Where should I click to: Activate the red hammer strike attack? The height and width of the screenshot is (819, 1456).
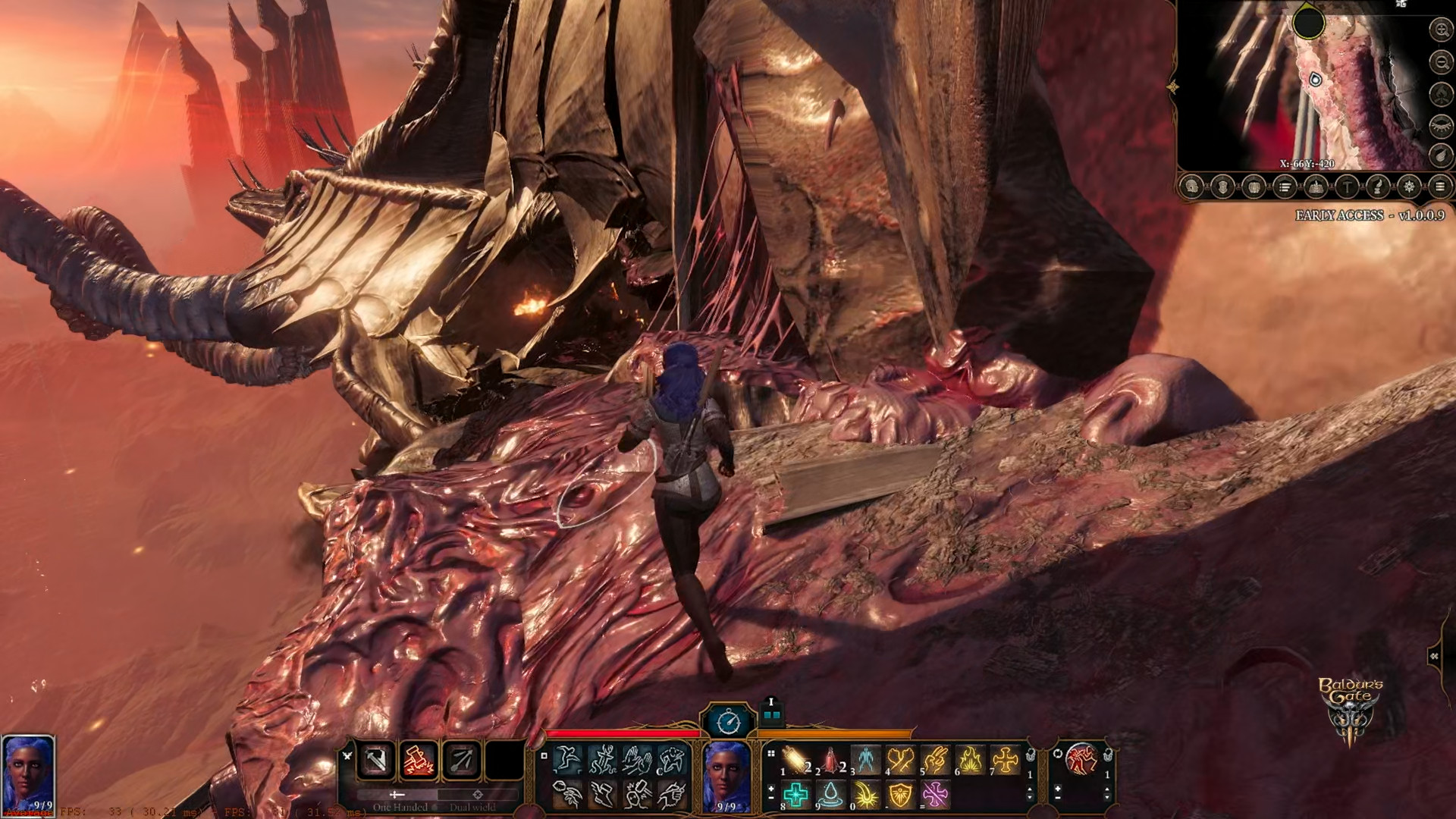pos(419,760)
